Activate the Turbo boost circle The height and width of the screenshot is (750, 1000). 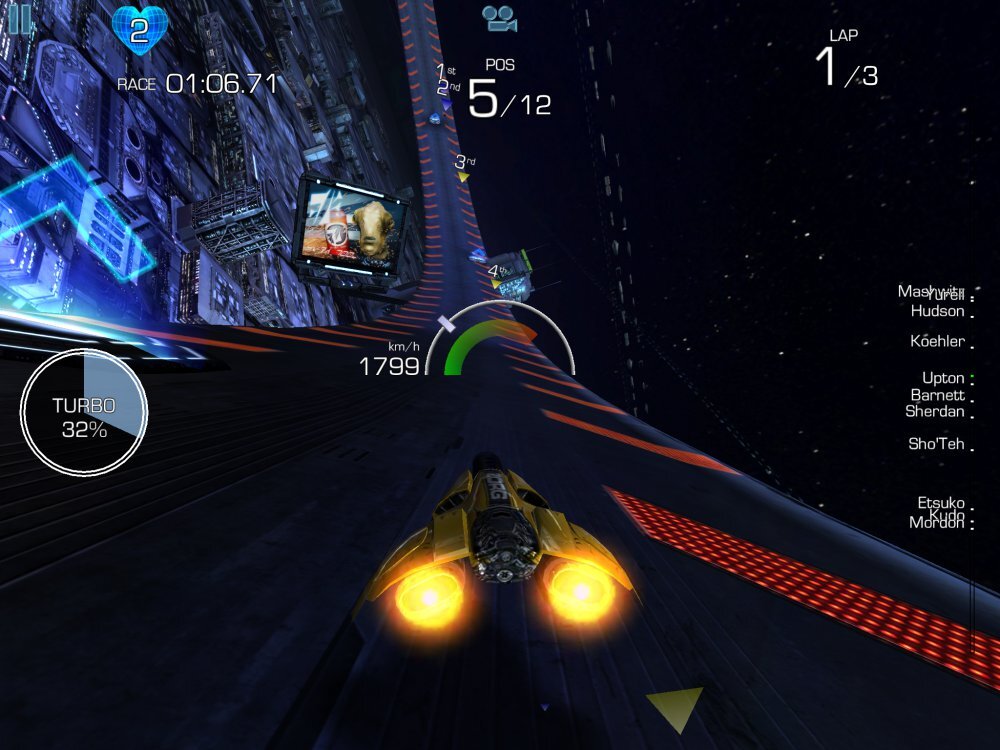[84, 411]
